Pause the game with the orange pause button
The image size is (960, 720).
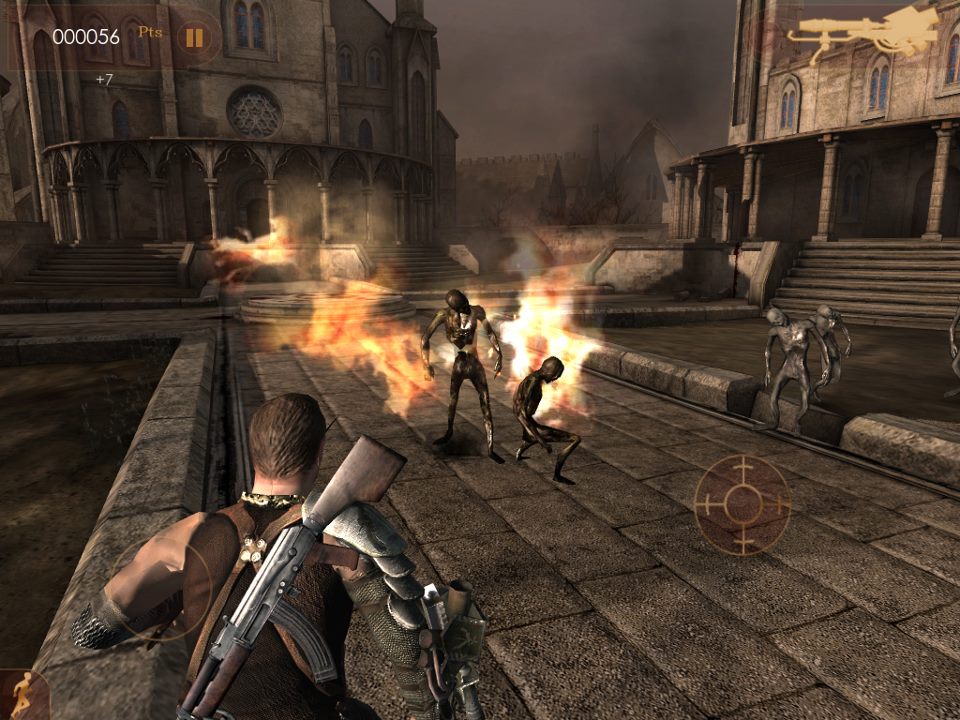193,38
